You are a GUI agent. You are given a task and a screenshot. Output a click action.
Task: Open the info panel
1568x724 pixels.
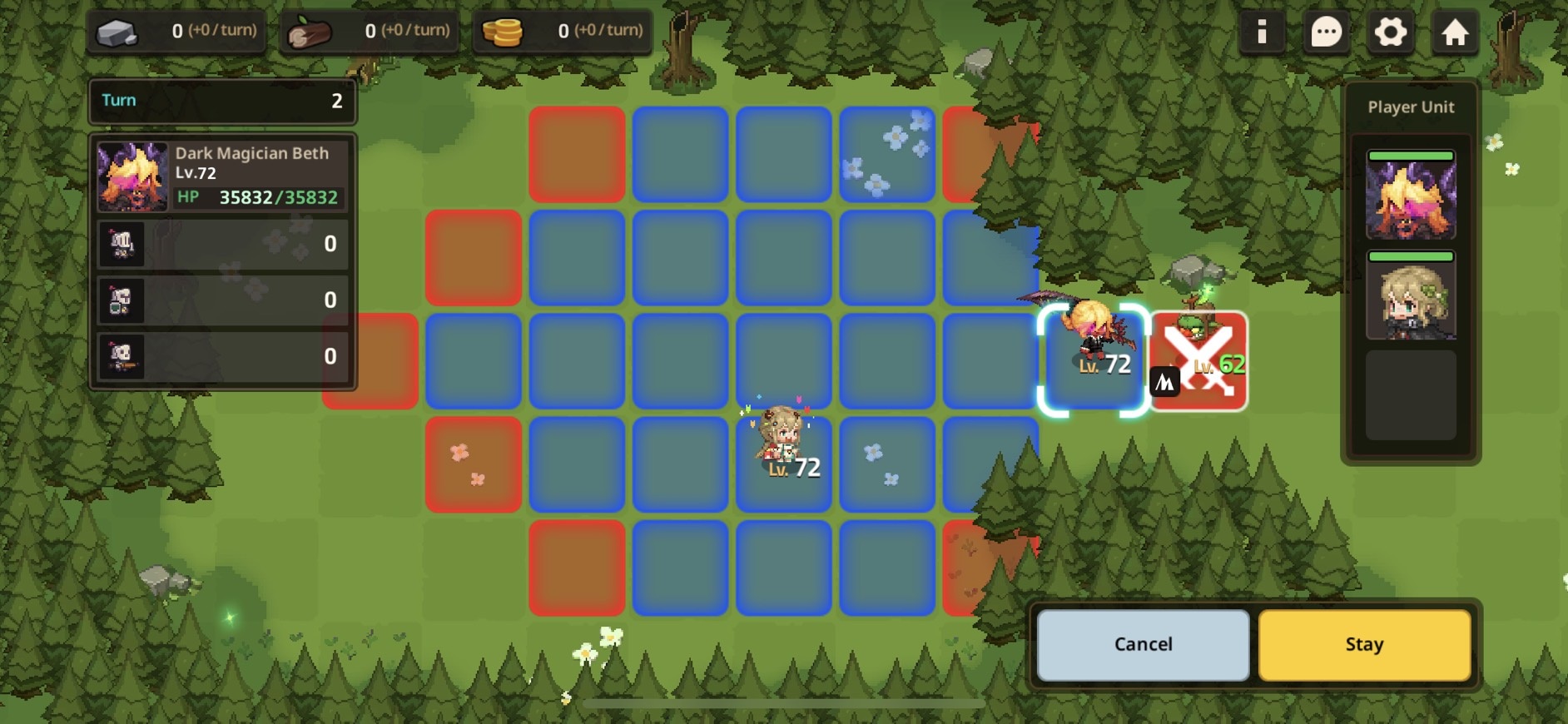click(1262, 32)
